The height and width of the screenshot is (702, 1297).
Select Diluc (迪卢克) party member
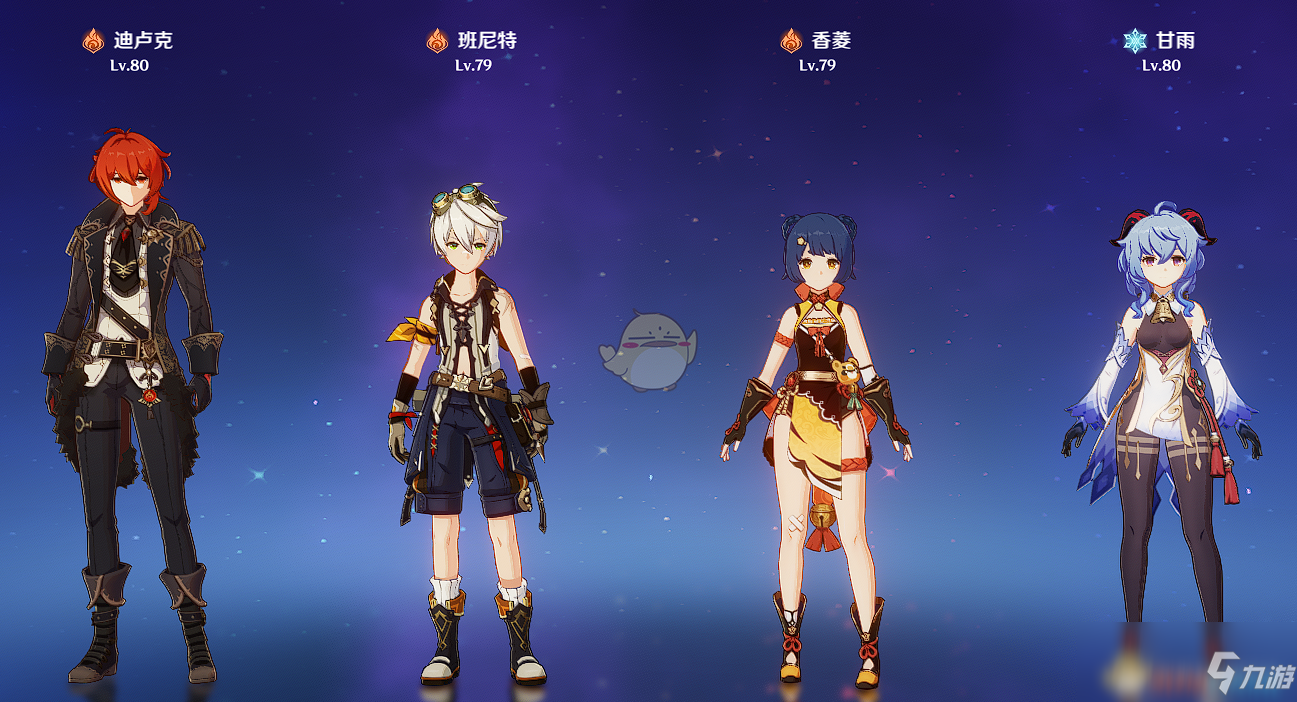(130, 400)
